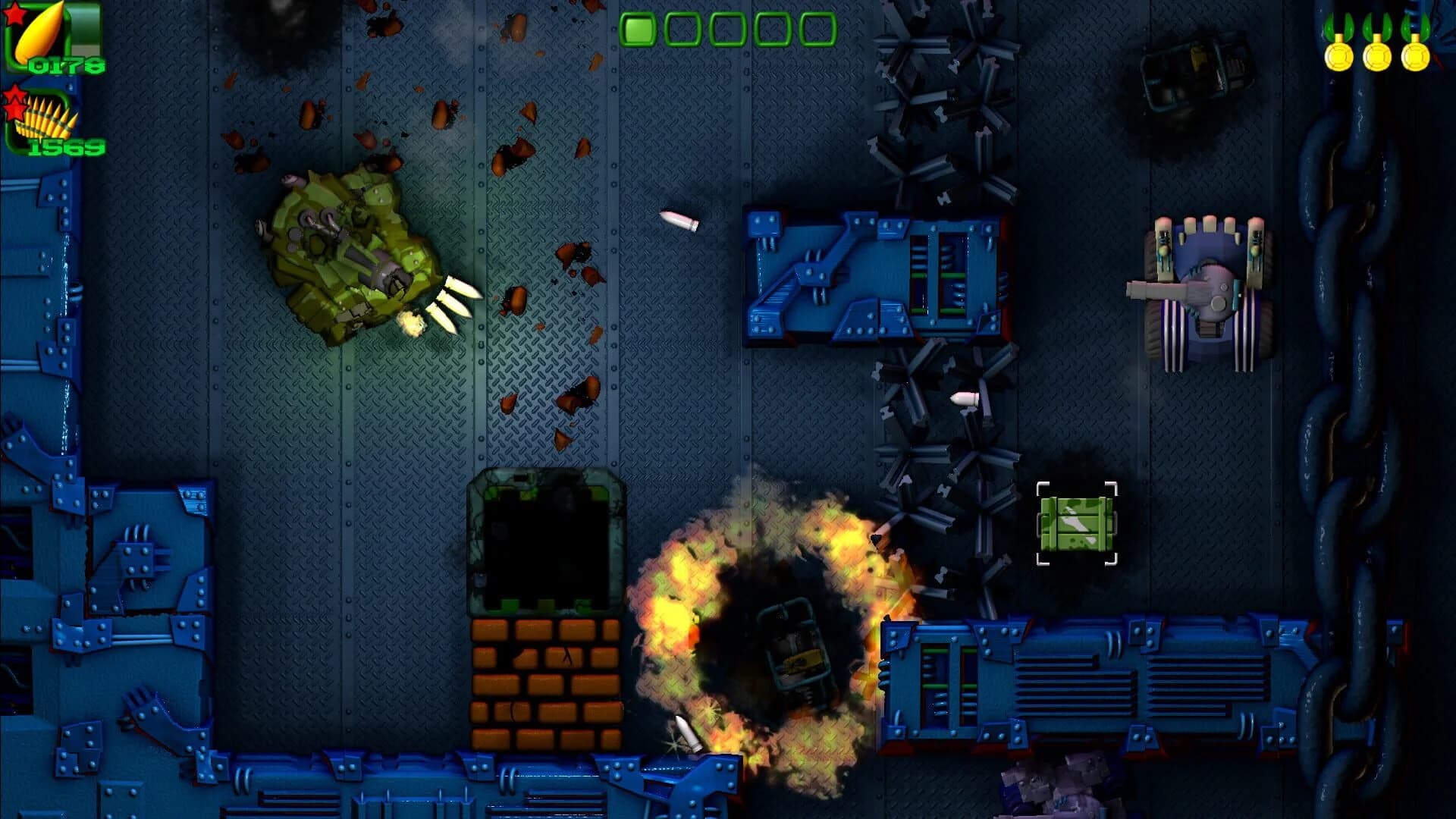Select the red star on the shell counter
This screenshot has width=1456, height=819.
[13, 15]
